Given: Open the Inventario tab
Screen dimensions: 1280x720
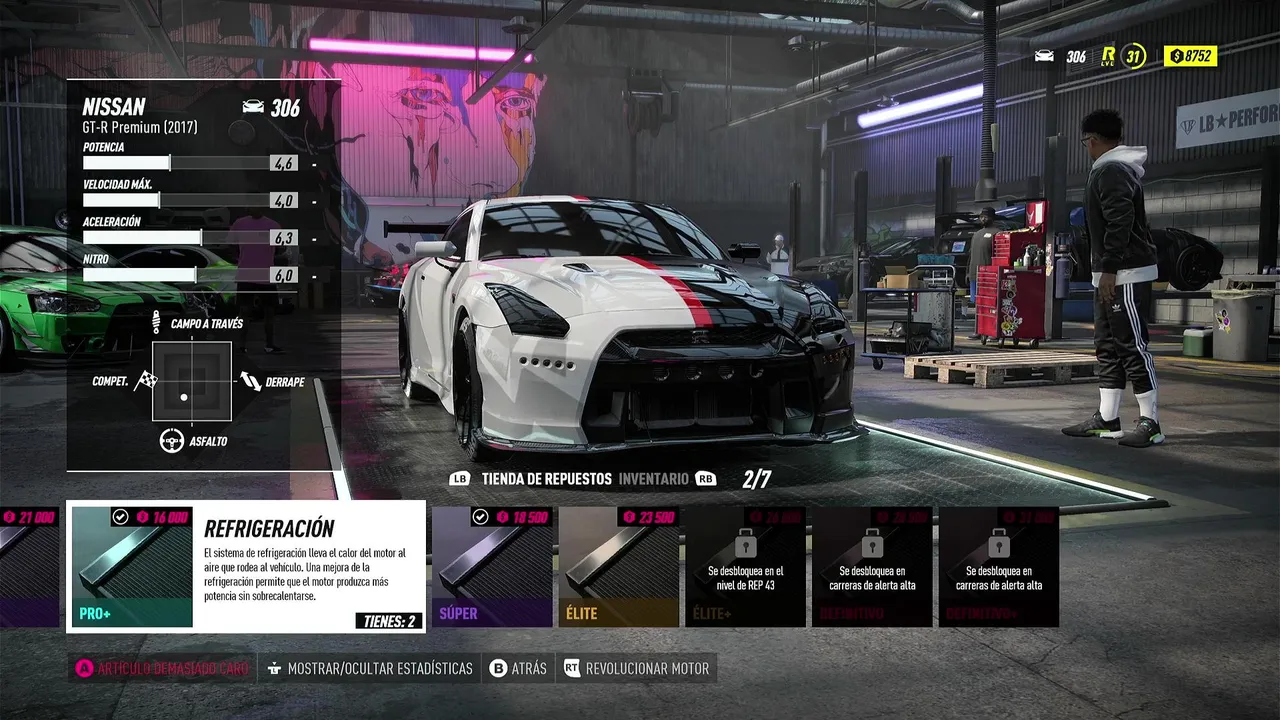Looking at the screenshot, I should coord(653,479).
